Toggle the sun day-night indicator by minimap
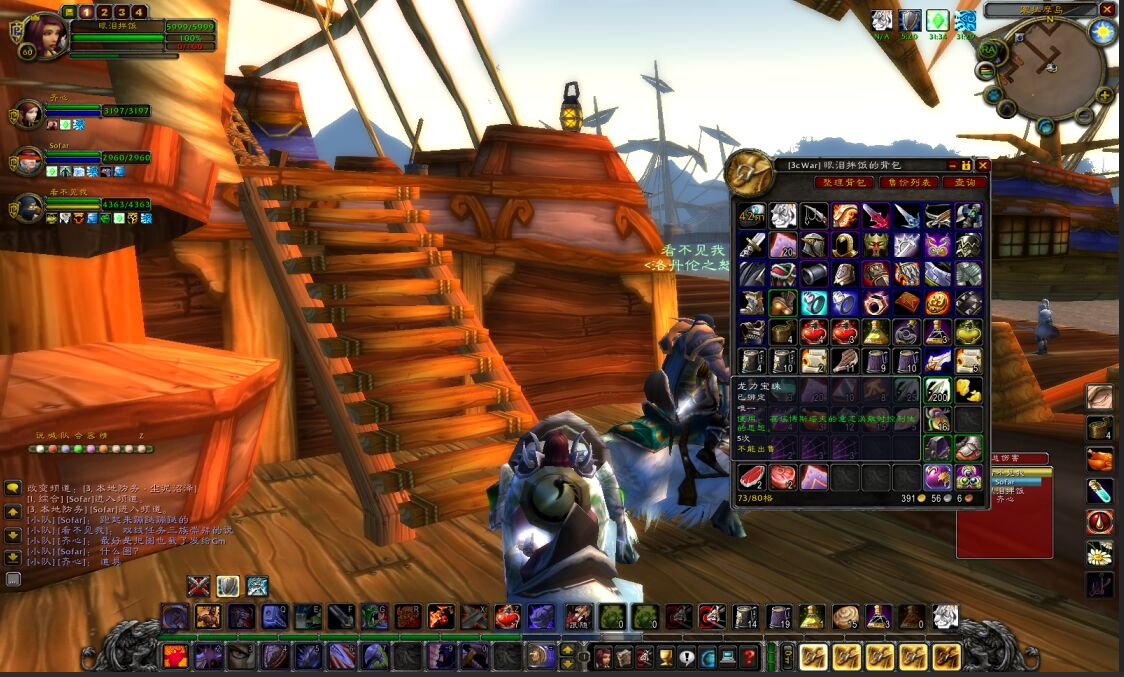 point(1104,31)
